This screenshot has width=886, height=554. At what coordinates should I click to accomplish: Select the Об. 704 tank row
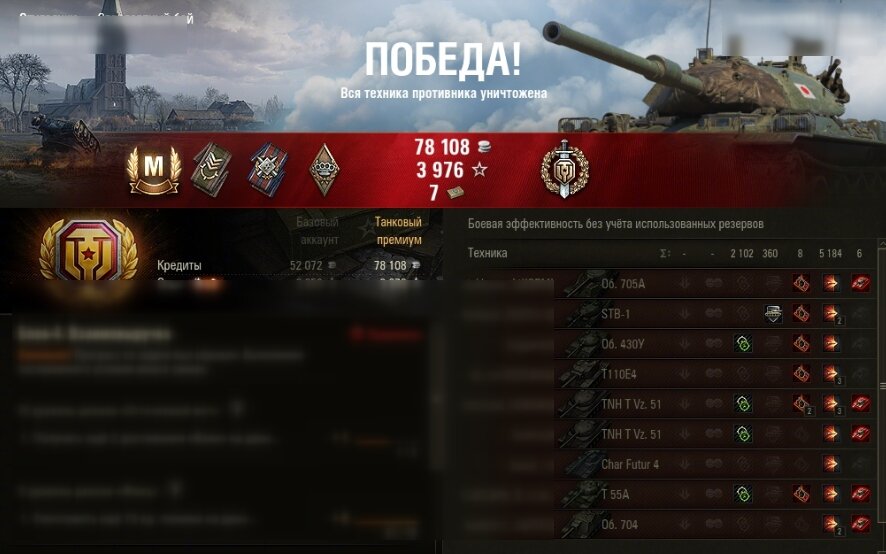pyautogui.click(x=618, y=524)
